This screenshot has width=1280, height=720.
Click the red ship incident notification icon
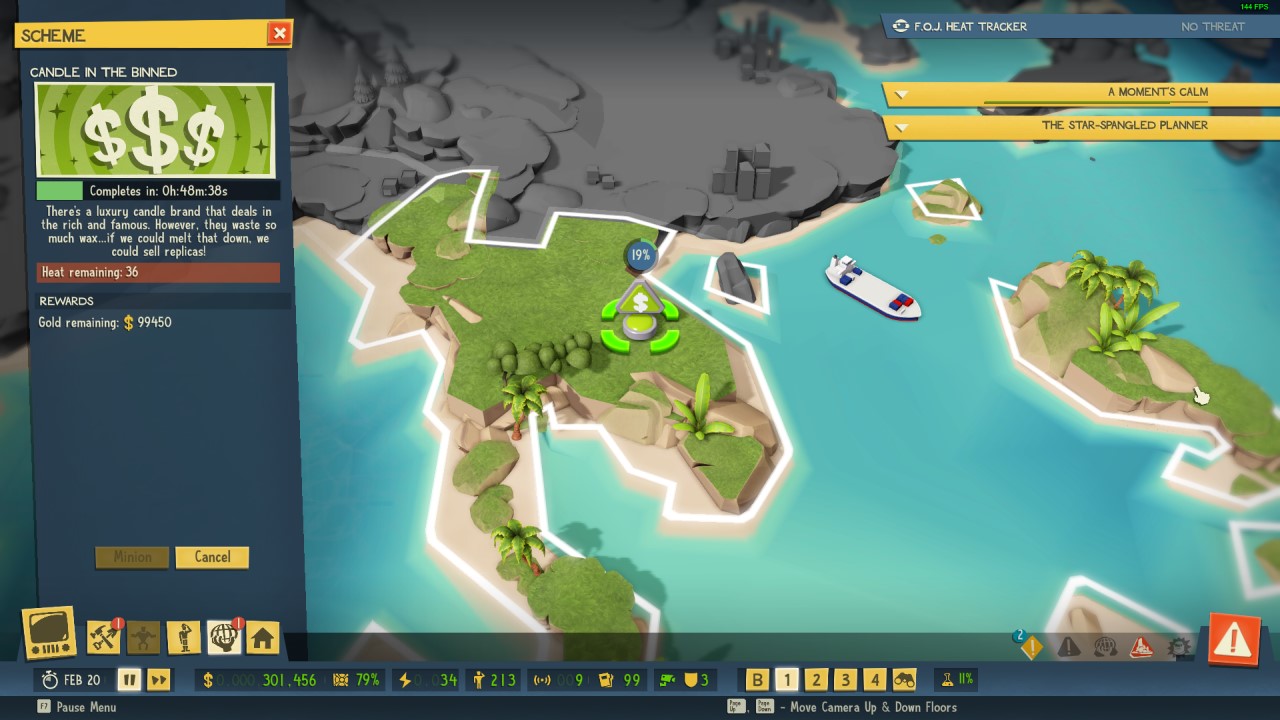click(x=1141, y=646)
